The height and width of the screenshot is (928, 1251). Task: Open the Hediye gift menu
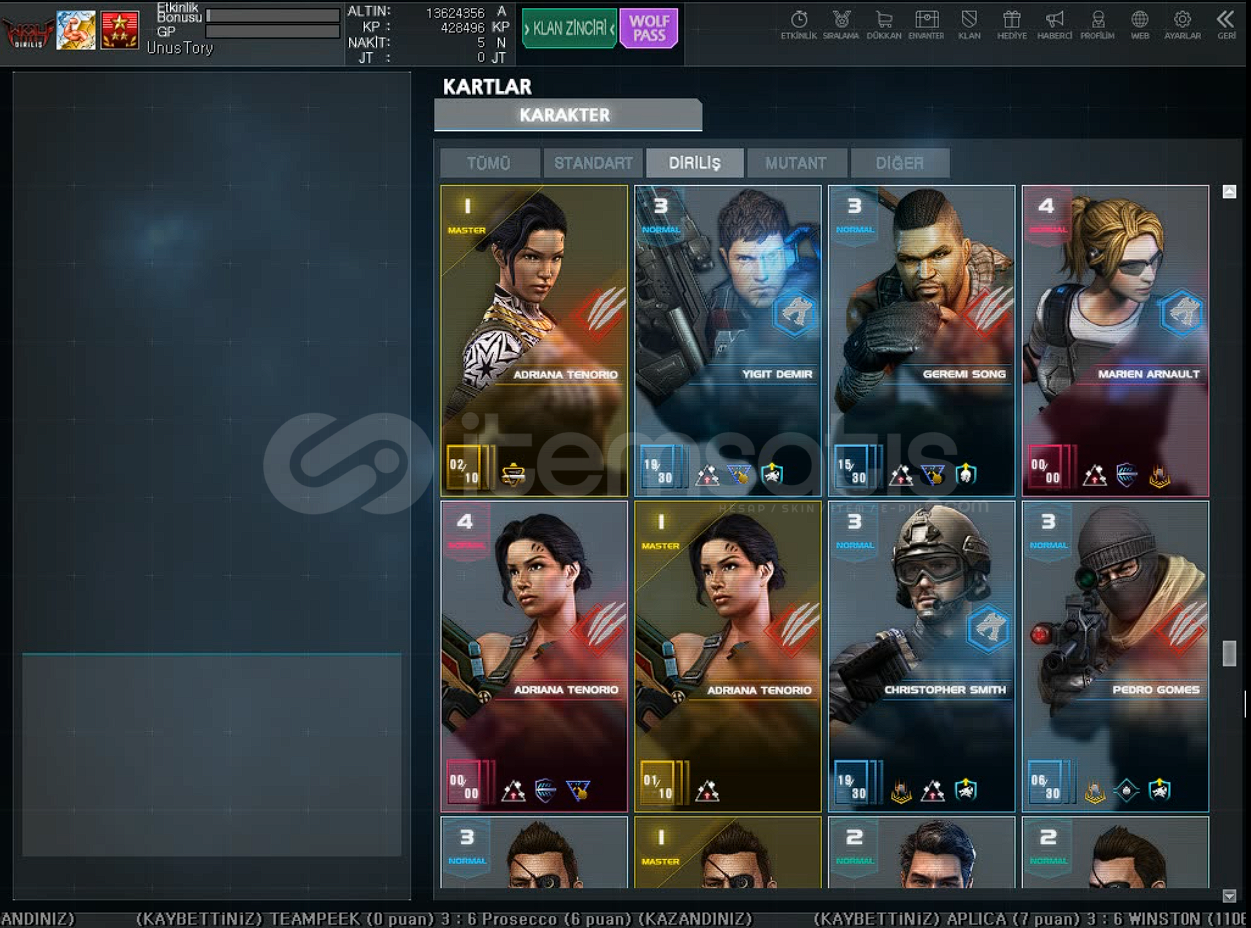(x=1012, y=25)
